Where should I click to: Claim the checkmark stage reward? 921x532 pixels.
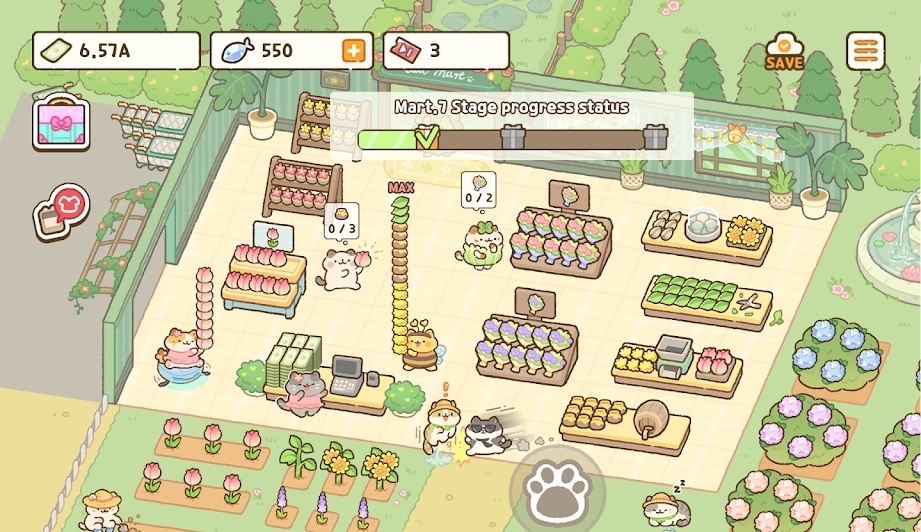(427, 137)
